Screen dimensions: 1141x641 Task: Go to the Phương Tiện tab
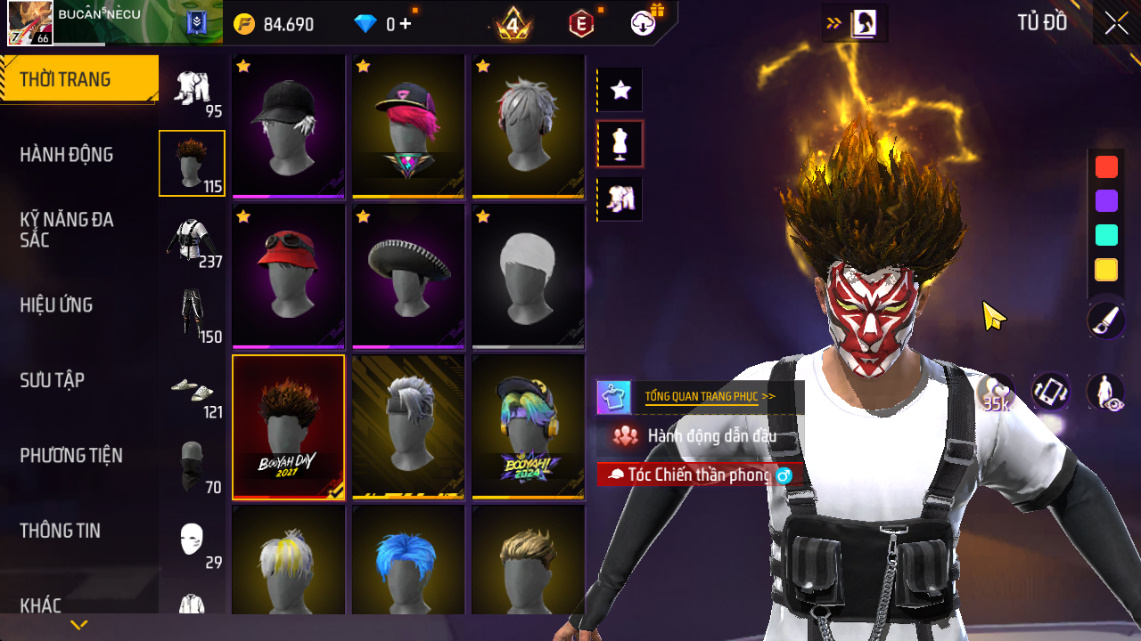coord(71,455)
